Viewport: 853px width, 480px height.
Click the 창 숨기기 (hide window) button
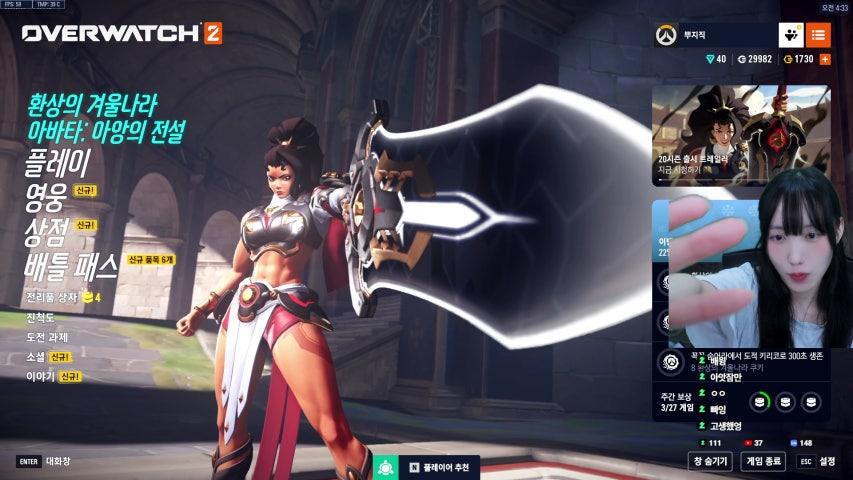[x=710, y=461]
